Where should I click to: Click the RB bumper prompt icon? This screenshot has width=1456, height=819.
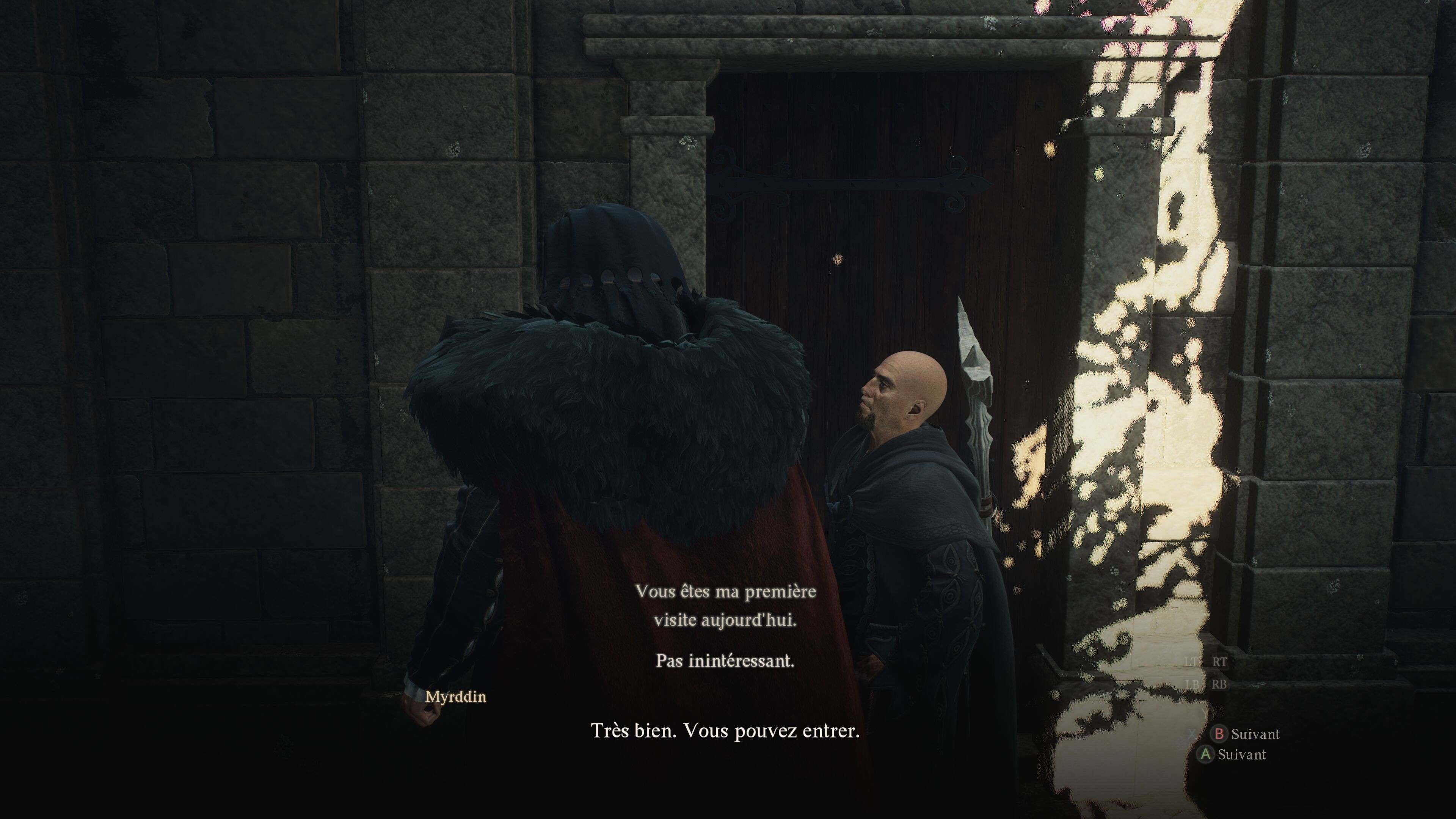(x=1219, y=684)
